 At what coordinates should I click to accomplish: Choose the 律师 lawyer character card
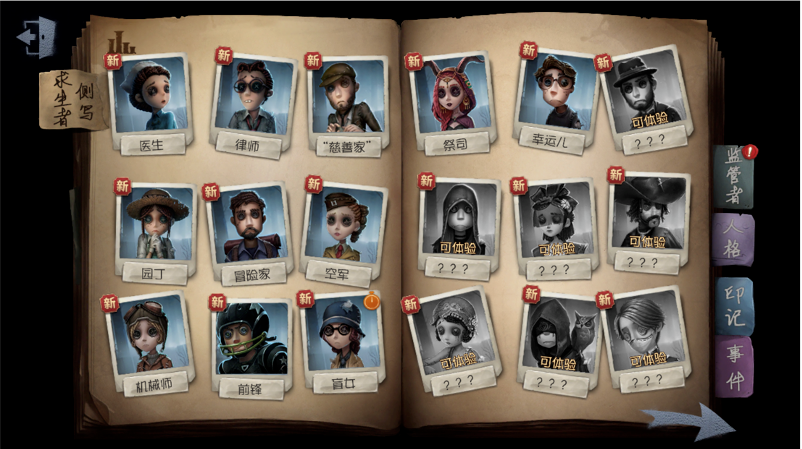[x=251, y=94]
